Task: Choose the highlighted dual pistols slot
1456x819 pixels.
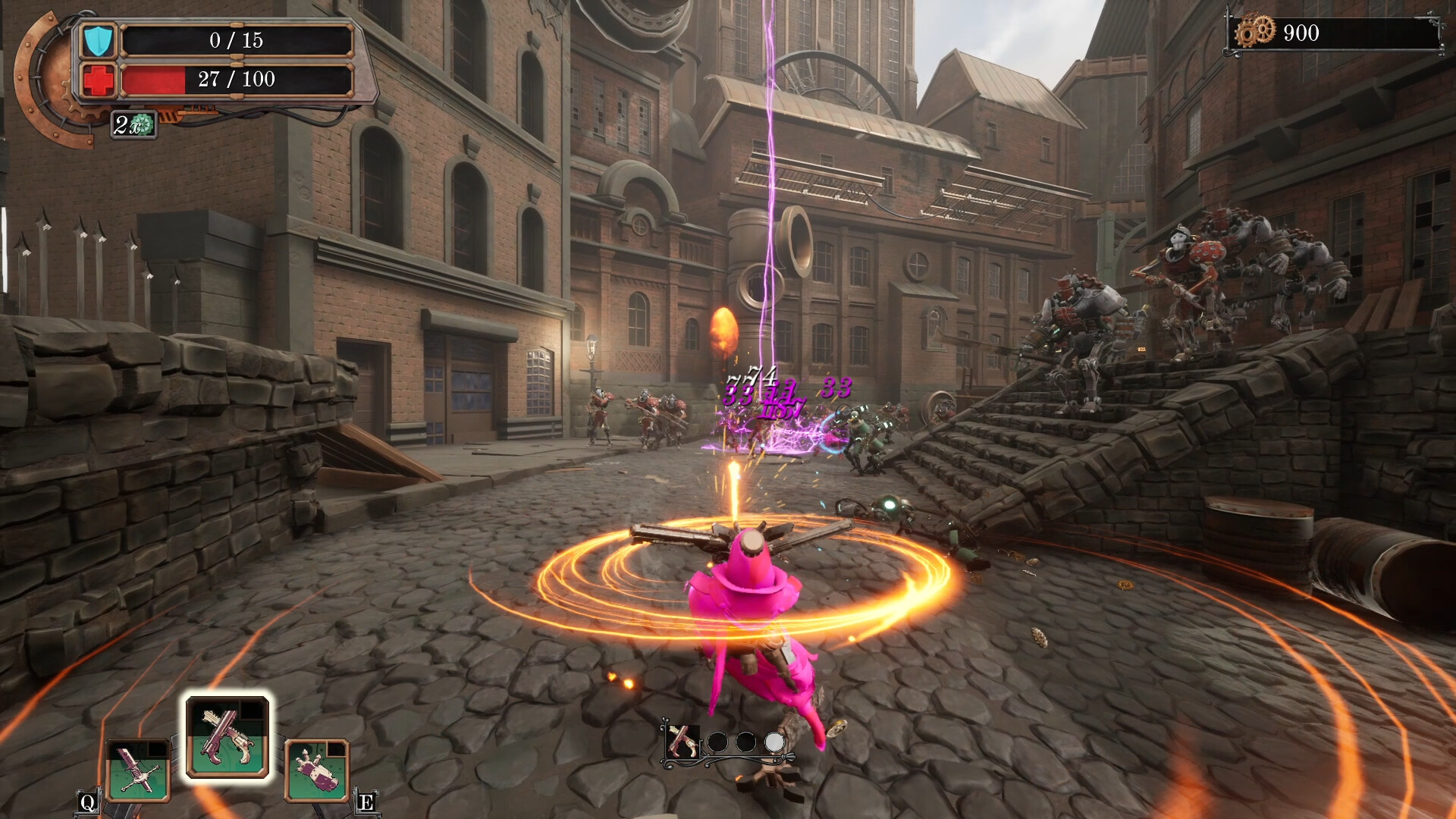Action: [x=227, y=737]
